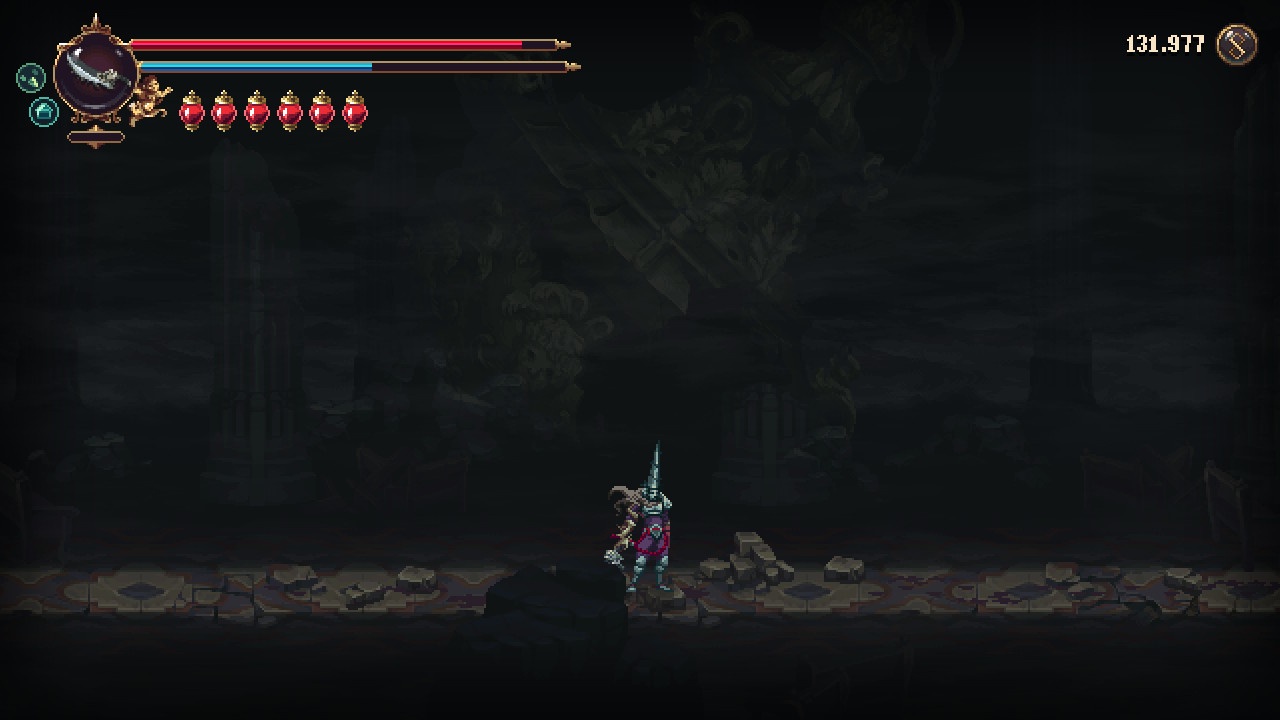Click the fallen statue in the background
The image size is (1280, 720).
(x=680, y=220)
